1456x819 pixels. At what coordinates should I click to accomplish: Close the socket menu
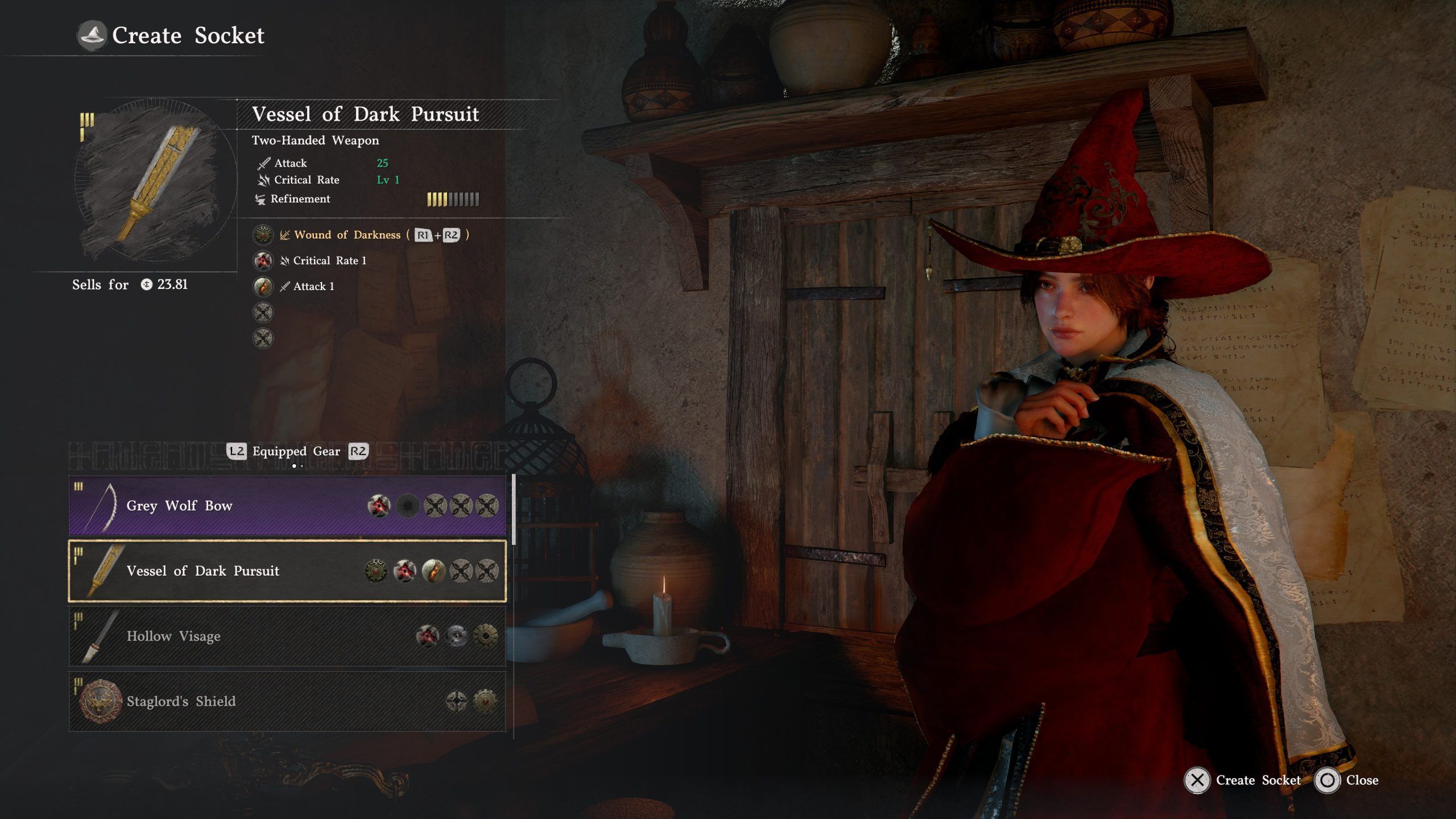coord(1347,780)
